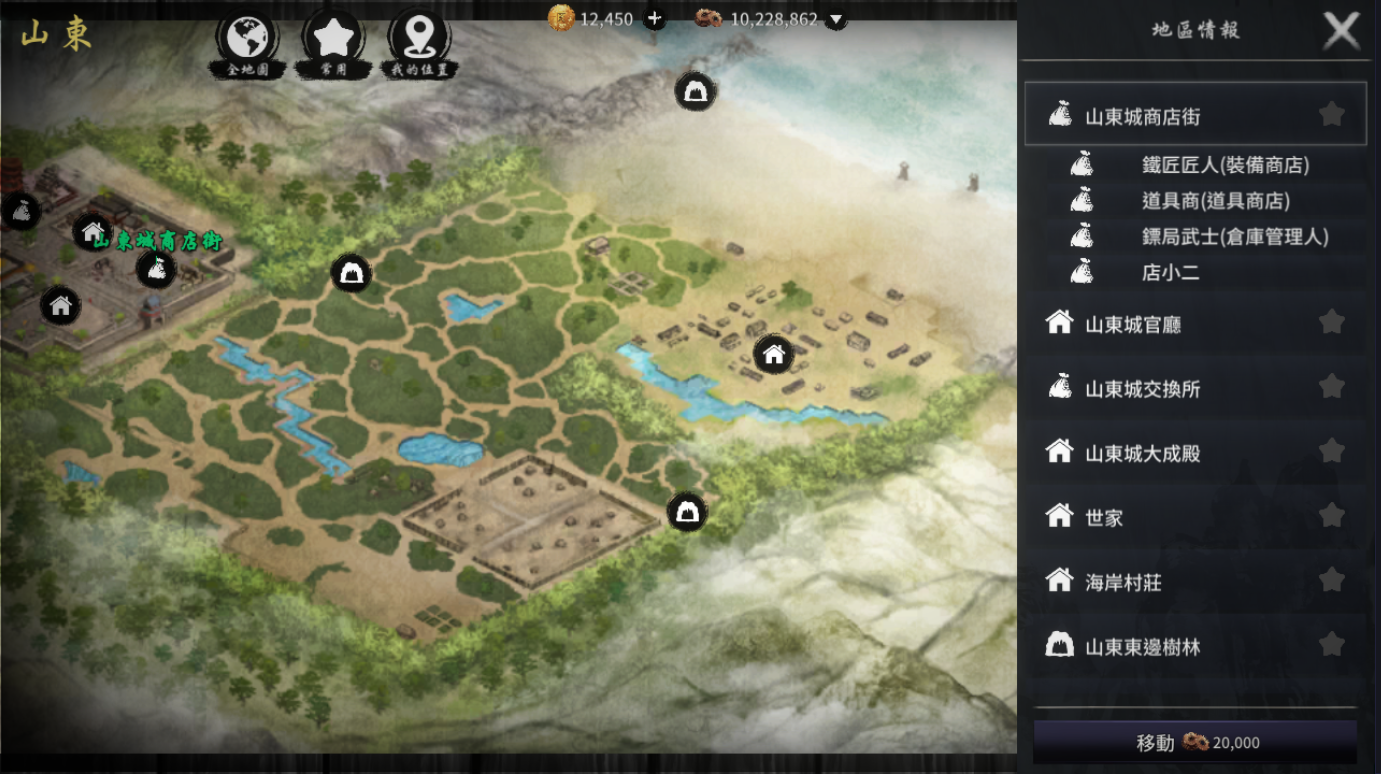This screenshot has height=774, width=1381.
Task: Open the 全地圖 world map
Action: tap(247, 40)
